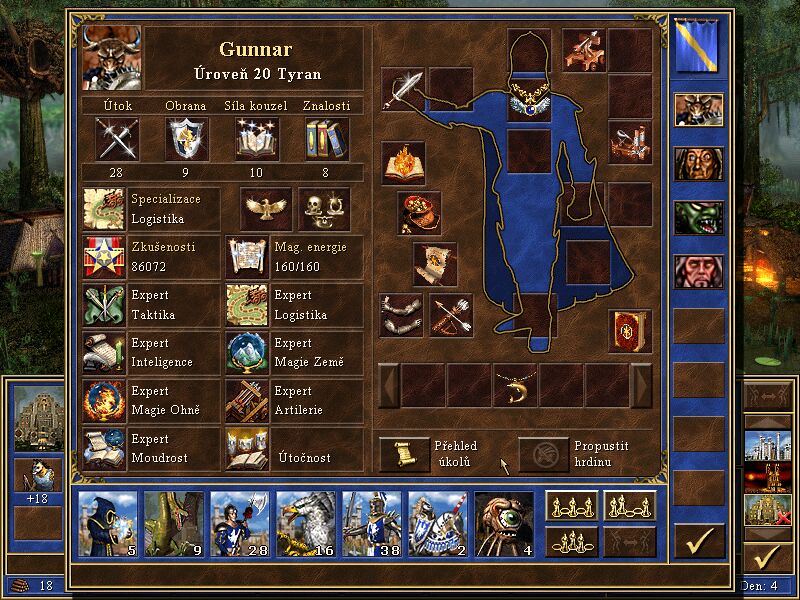This screenshot has height=600, width=800.
Task: Show the Obrana shield stat details
Action: point(186,138)
